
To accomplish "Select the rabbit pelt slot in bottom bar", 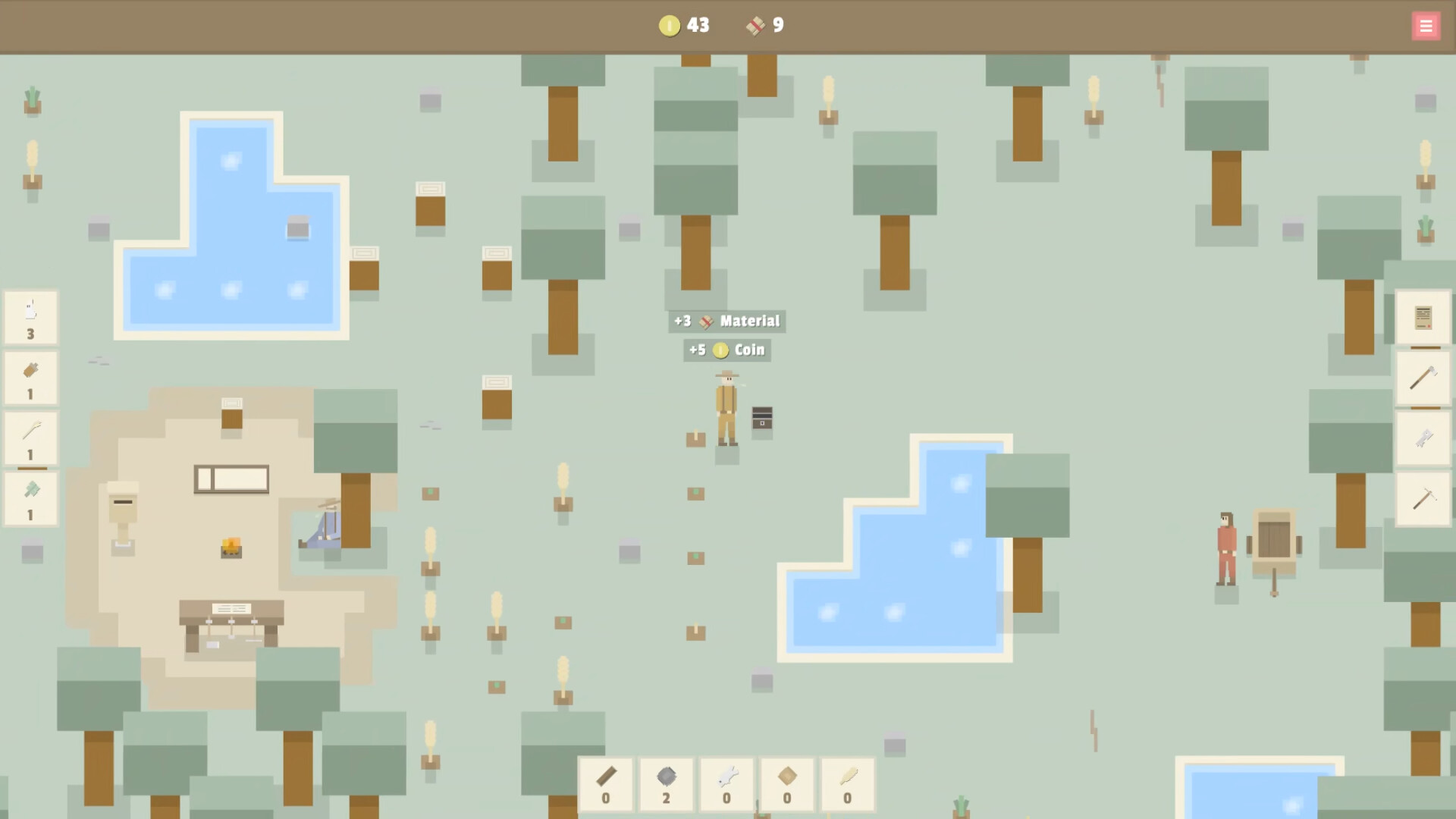I will 726,785.
